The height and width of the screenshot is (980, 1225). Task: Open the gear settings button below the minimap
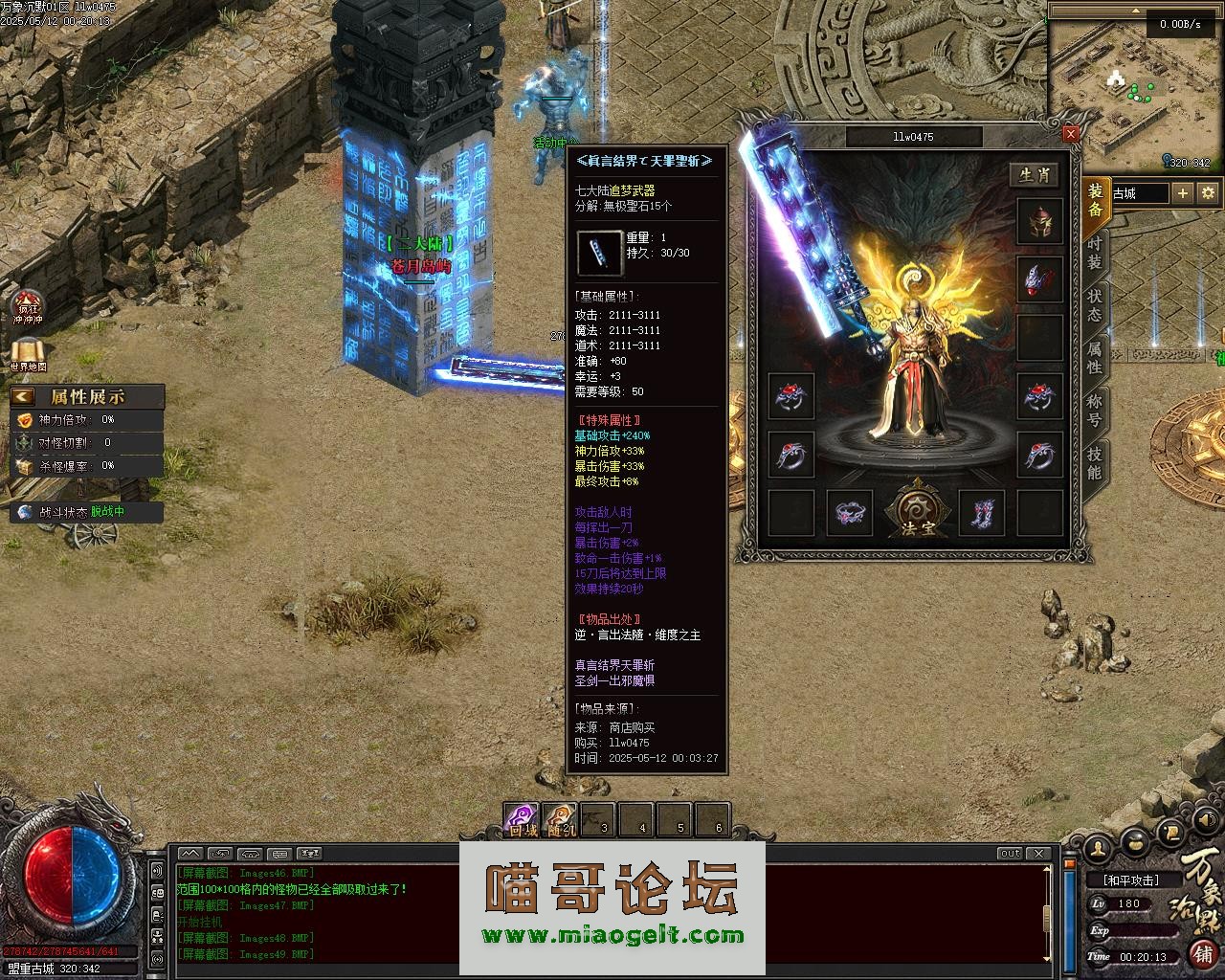pyautogui.click(x=1209, y=192)
